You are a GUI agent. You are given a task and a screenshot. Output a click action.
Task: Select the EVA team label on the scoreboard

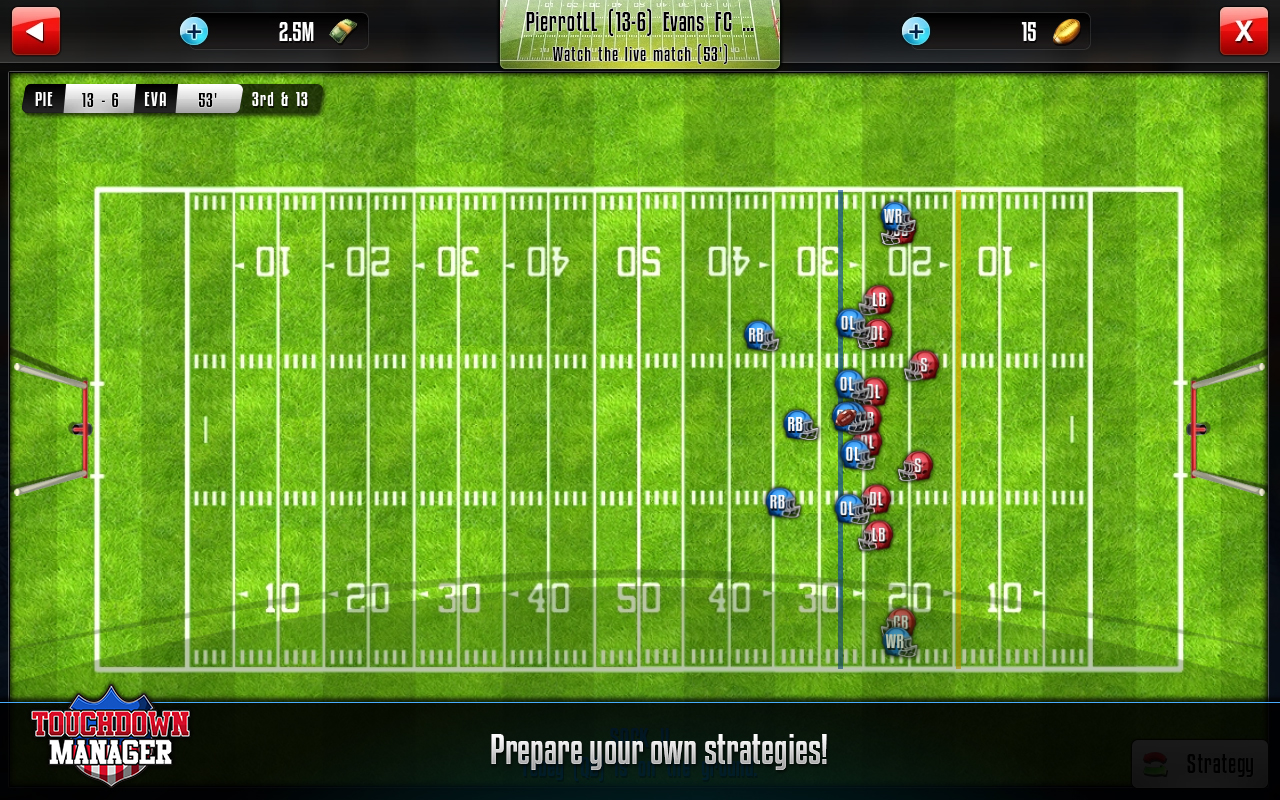pyautogui.click(x=155, y=99)
